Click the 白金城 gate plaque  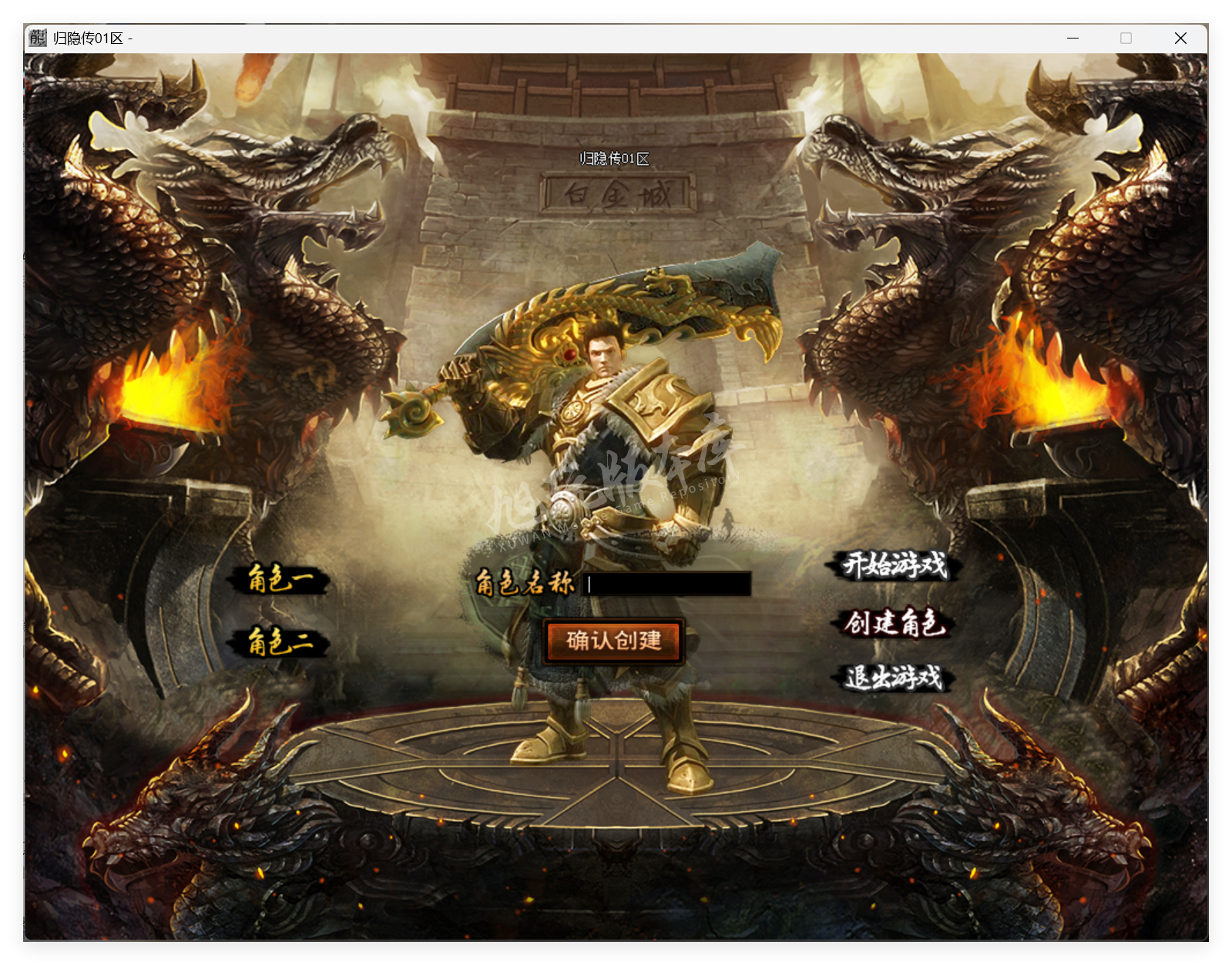click(616, 196)
